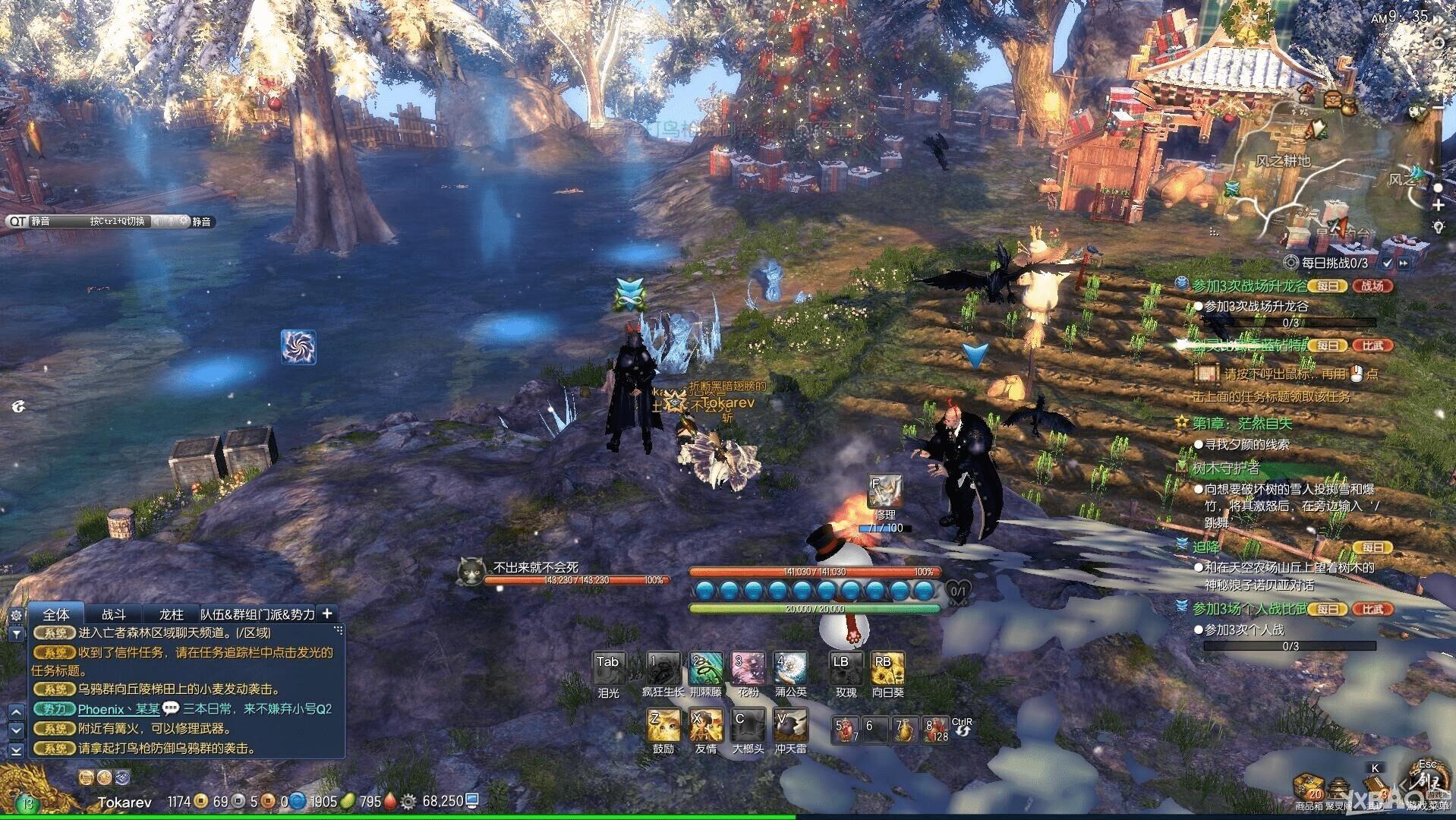Activate the 鼓励 encourage skill

tap(663, 725)
